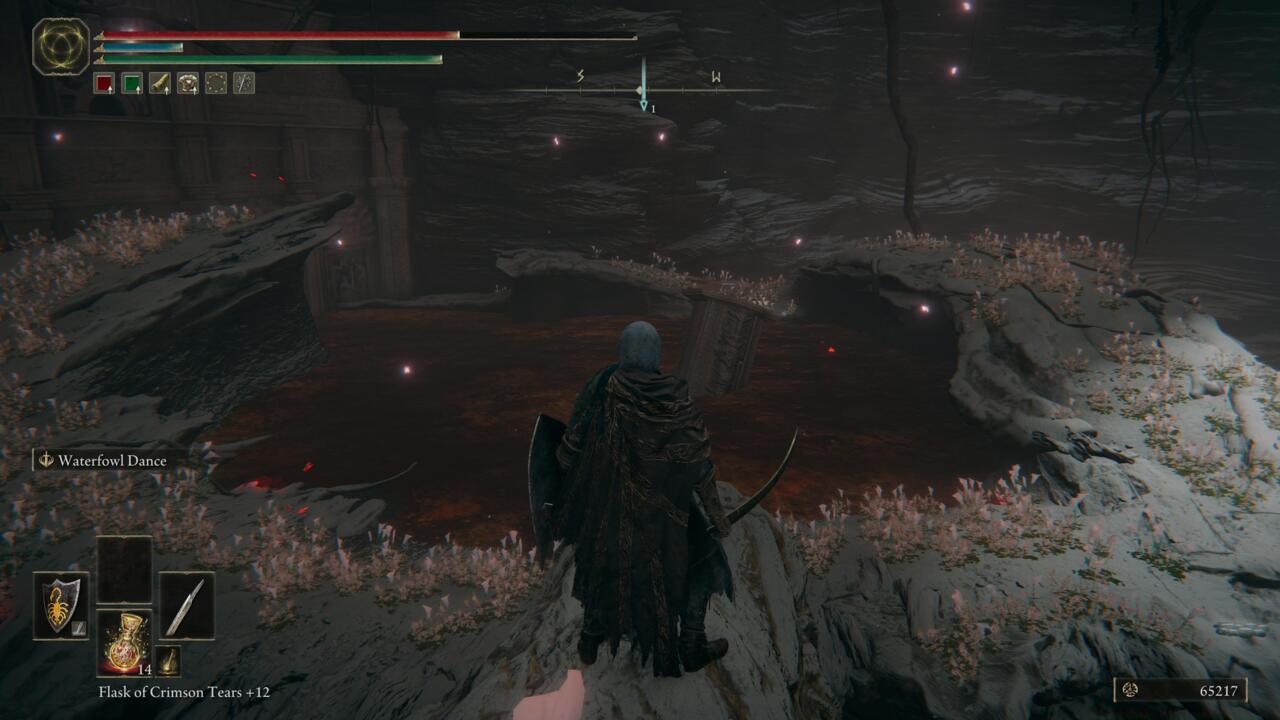
Task: Click the armor piece status effect icon
Action: (x=188, y=84)
